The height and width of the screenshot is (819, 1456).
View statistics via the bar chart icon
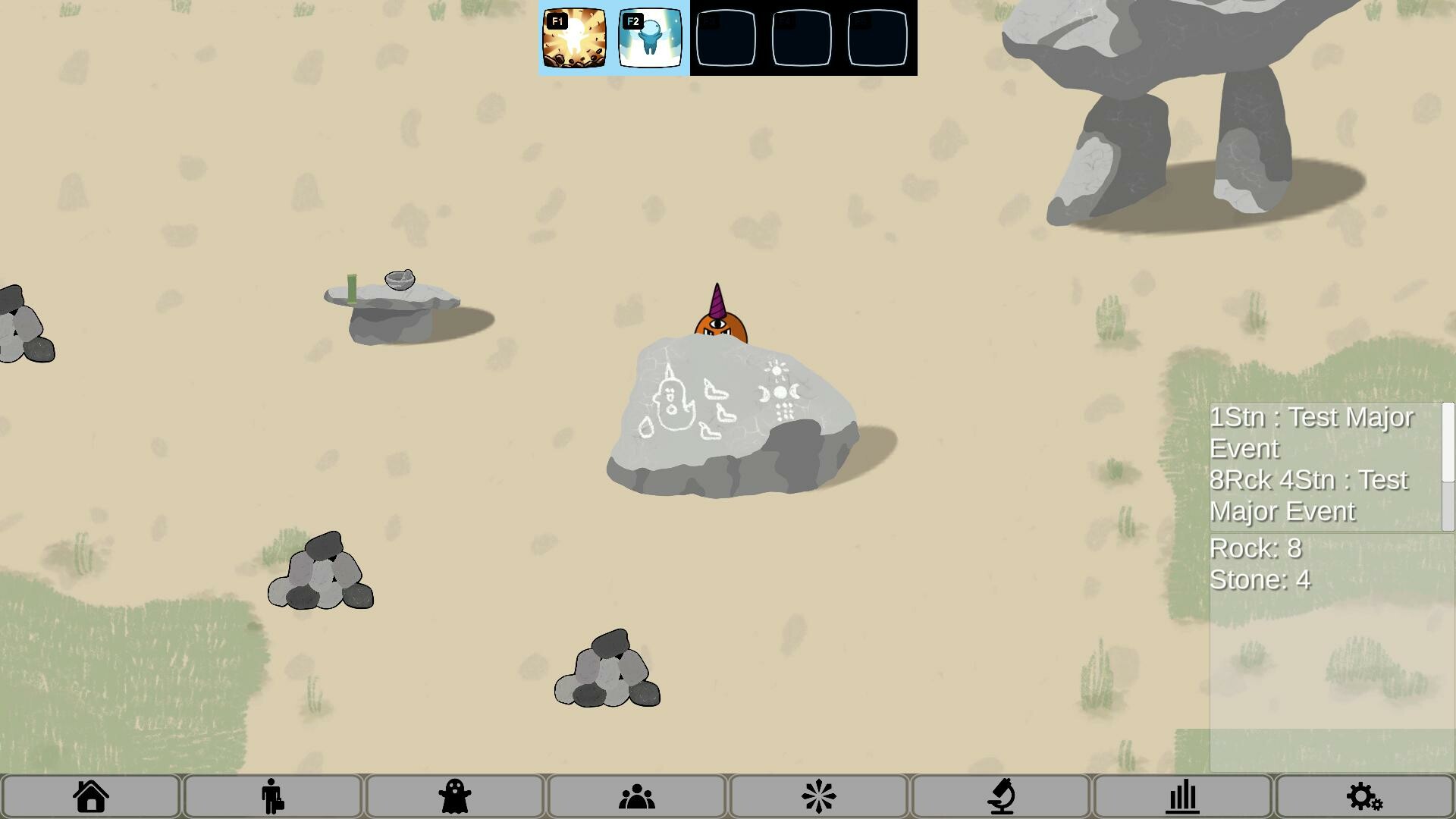1182,795
